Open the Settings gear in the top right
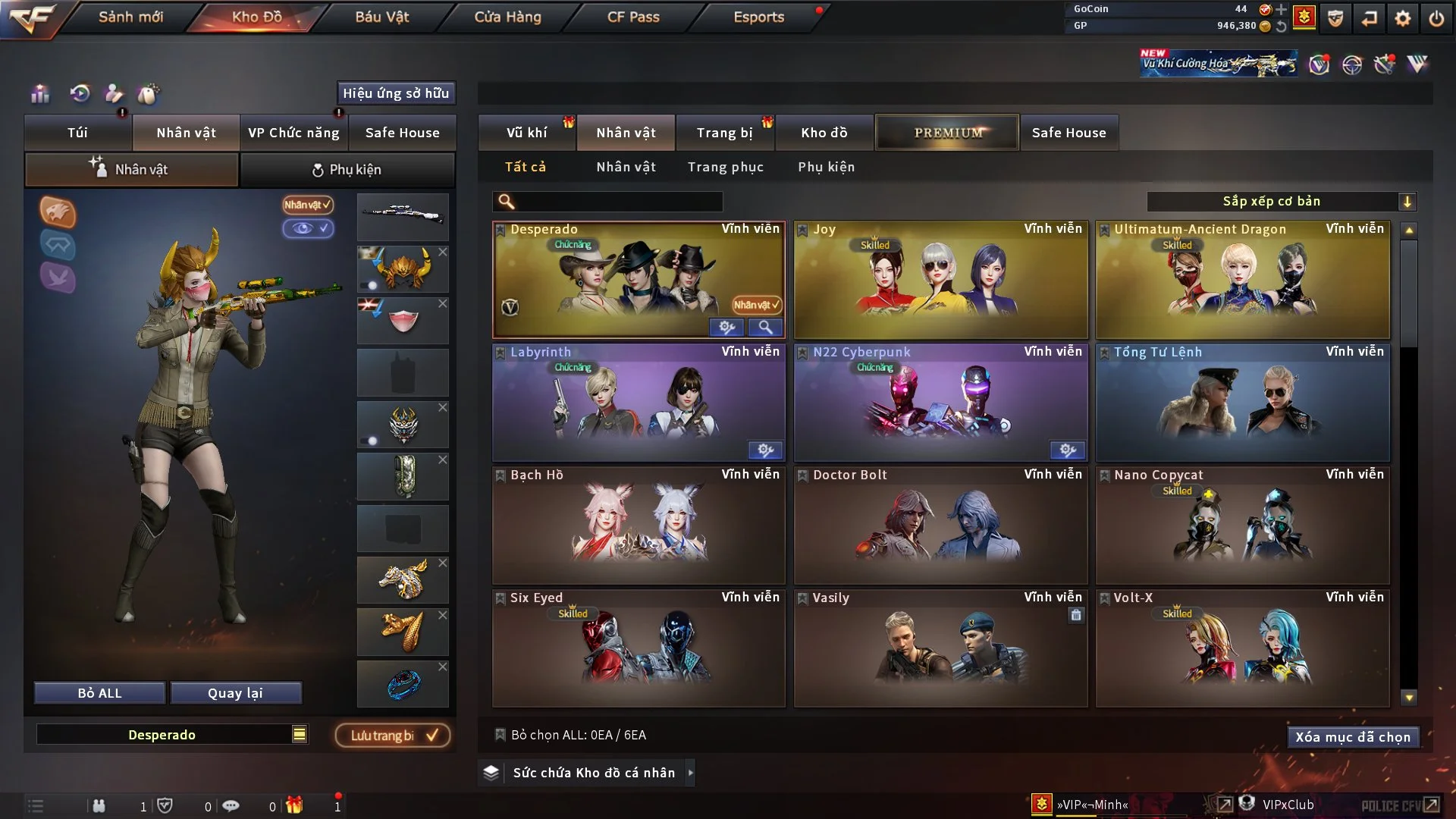This screenshot has height=819, width=1456. (1402, 18)
